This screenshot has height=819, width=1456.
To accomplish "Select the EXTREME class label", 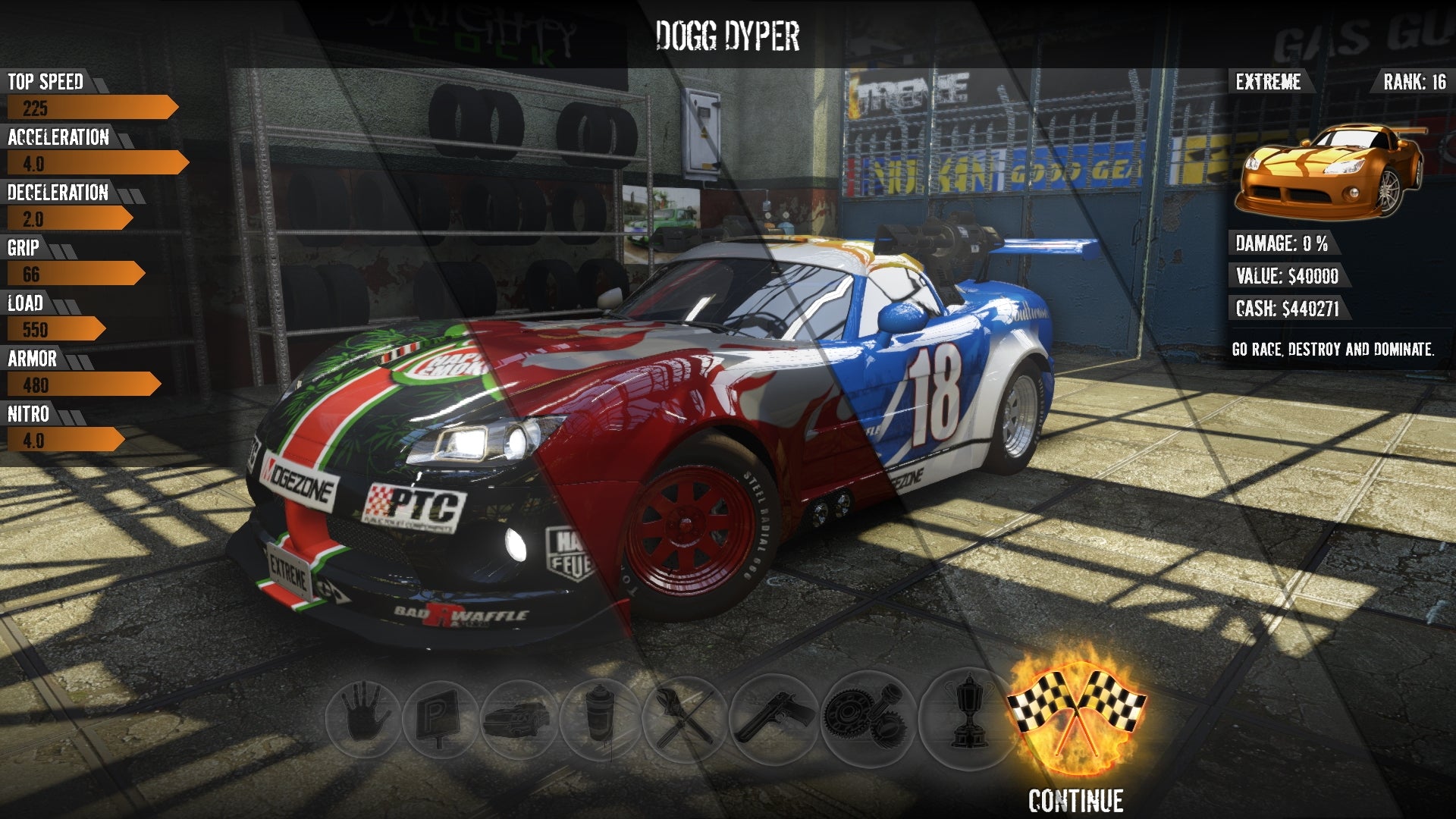I will coord(1269,80).
